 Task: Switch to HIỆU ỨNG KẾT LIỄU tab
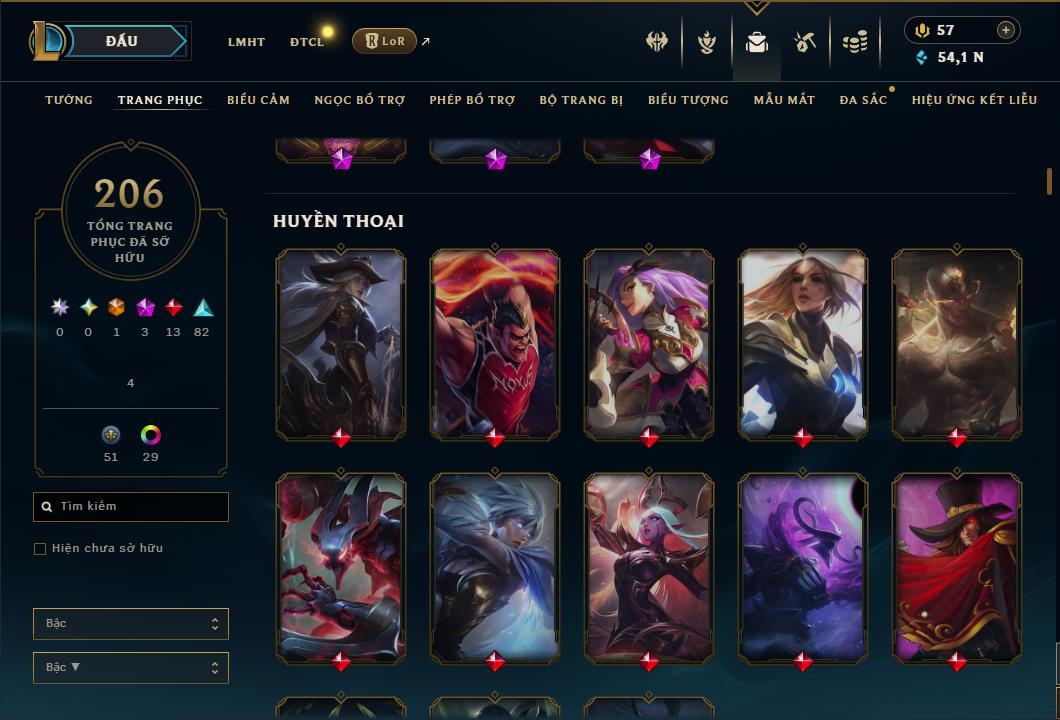click(x=974, y=100)
